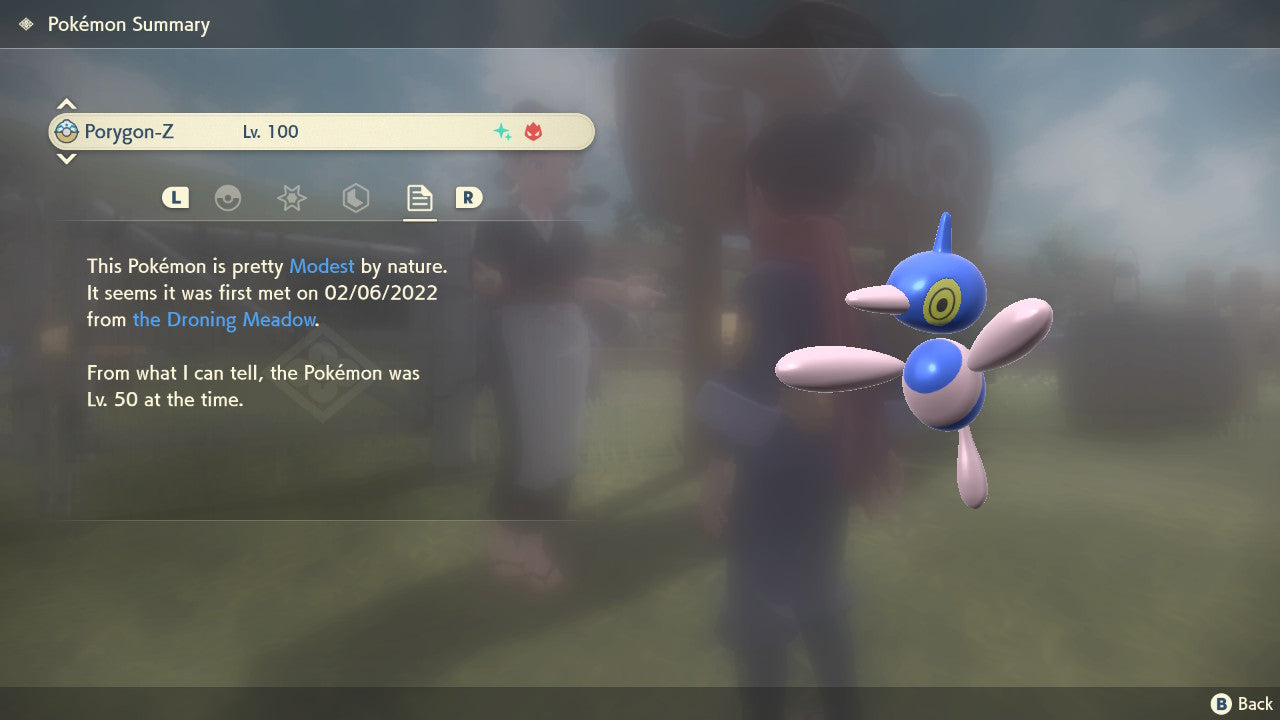
Task: Click the shiny sparkles icon on the nameplate
Action: point(501,131)
